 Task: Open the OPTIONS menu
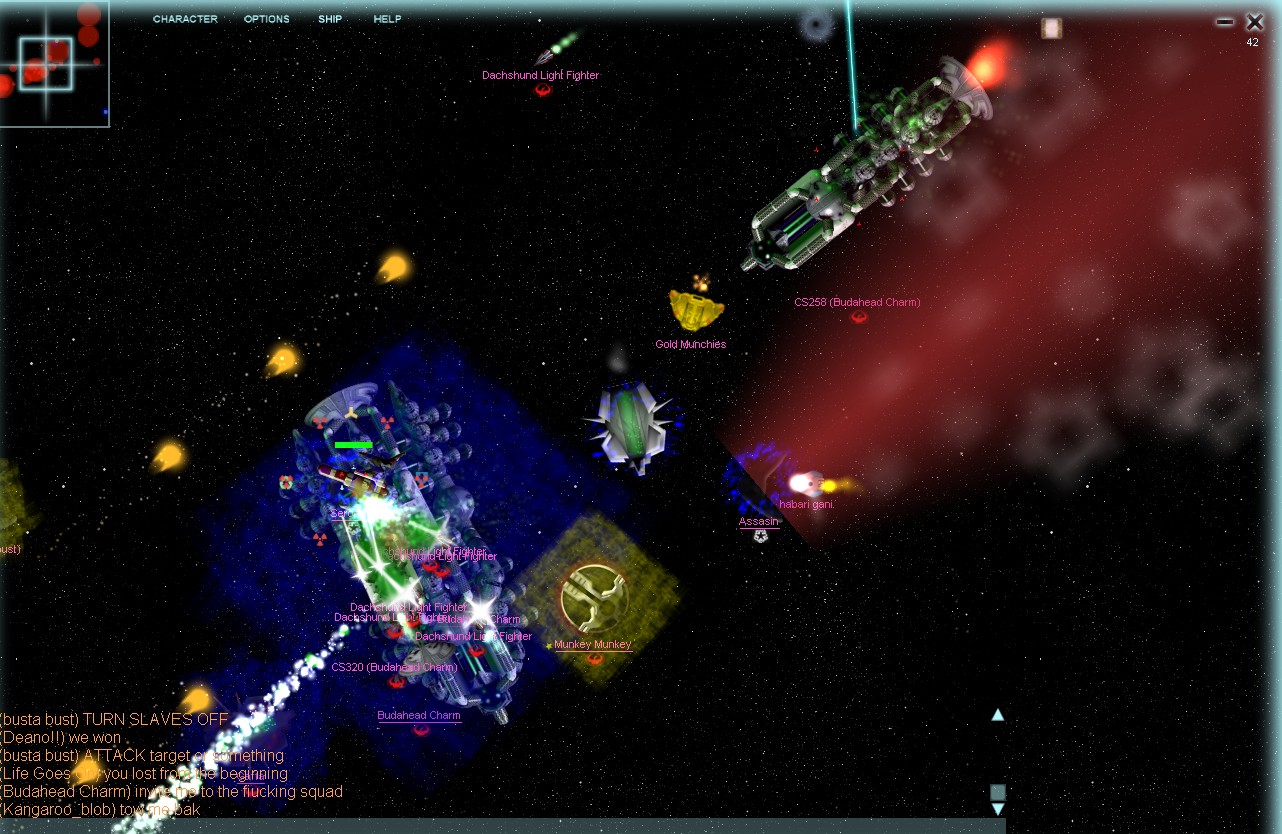267,19
